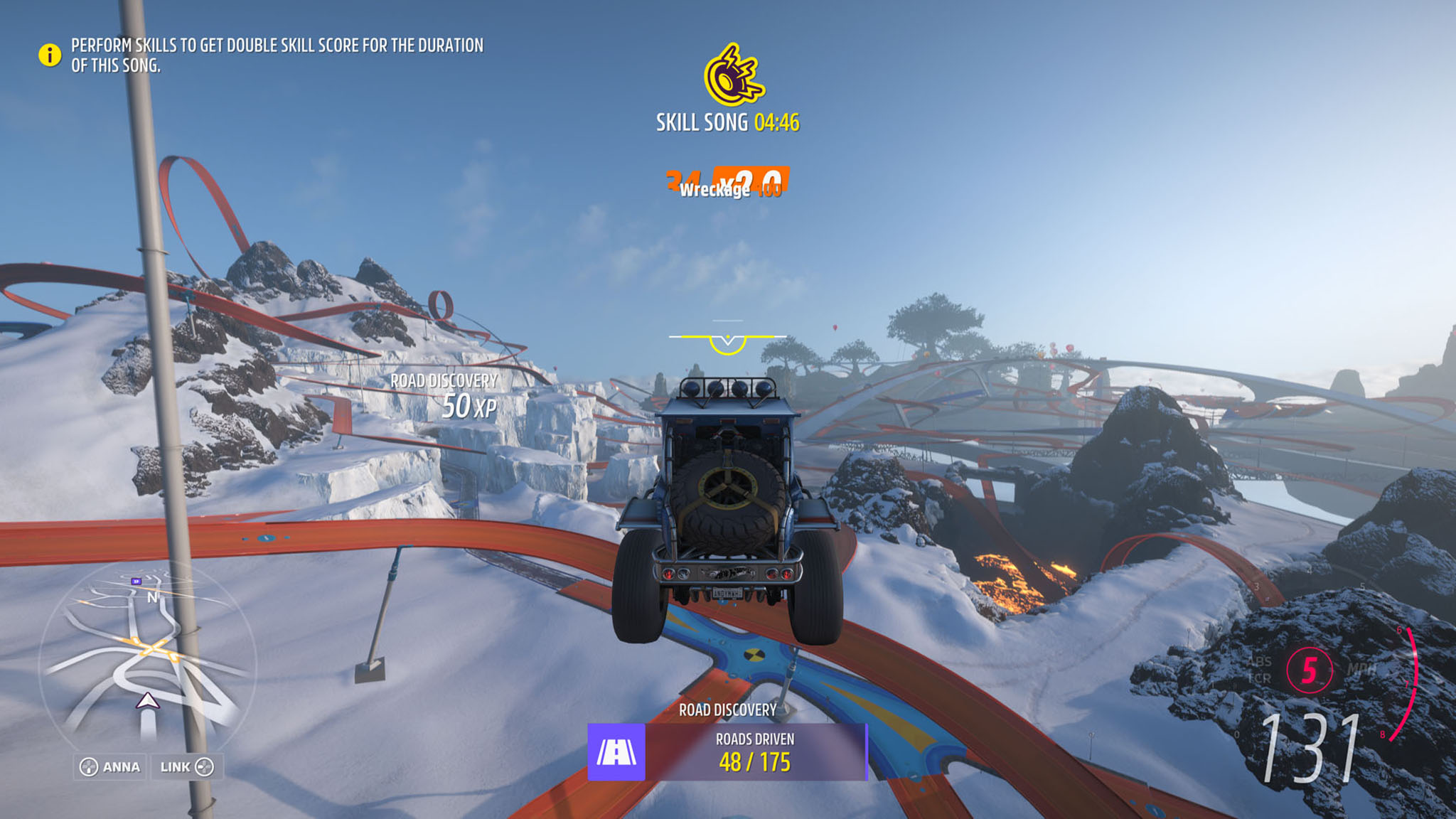Open the ANNA assistant button

coord(110,767)
